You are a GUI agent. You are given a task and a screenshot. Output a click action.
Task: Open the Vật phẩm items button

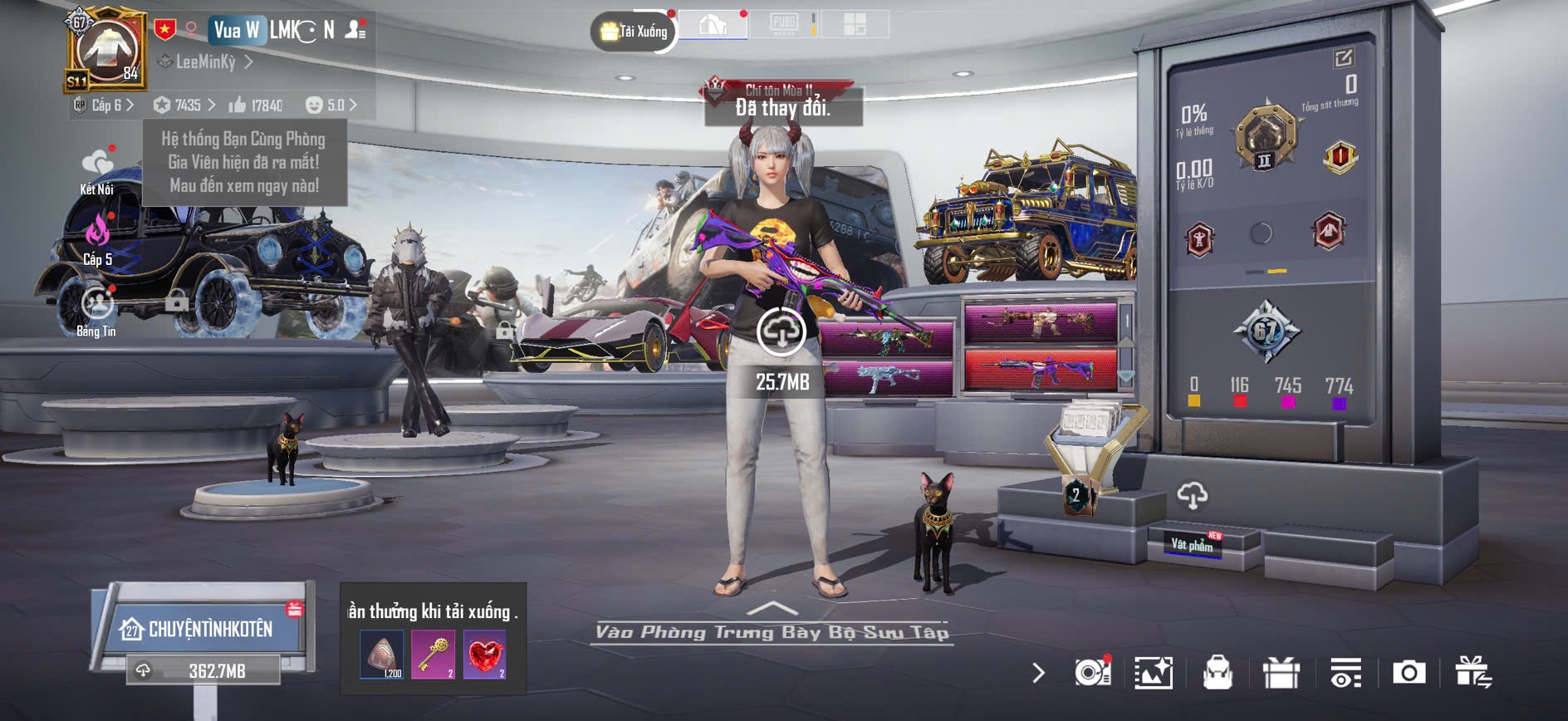[1192, 544]
